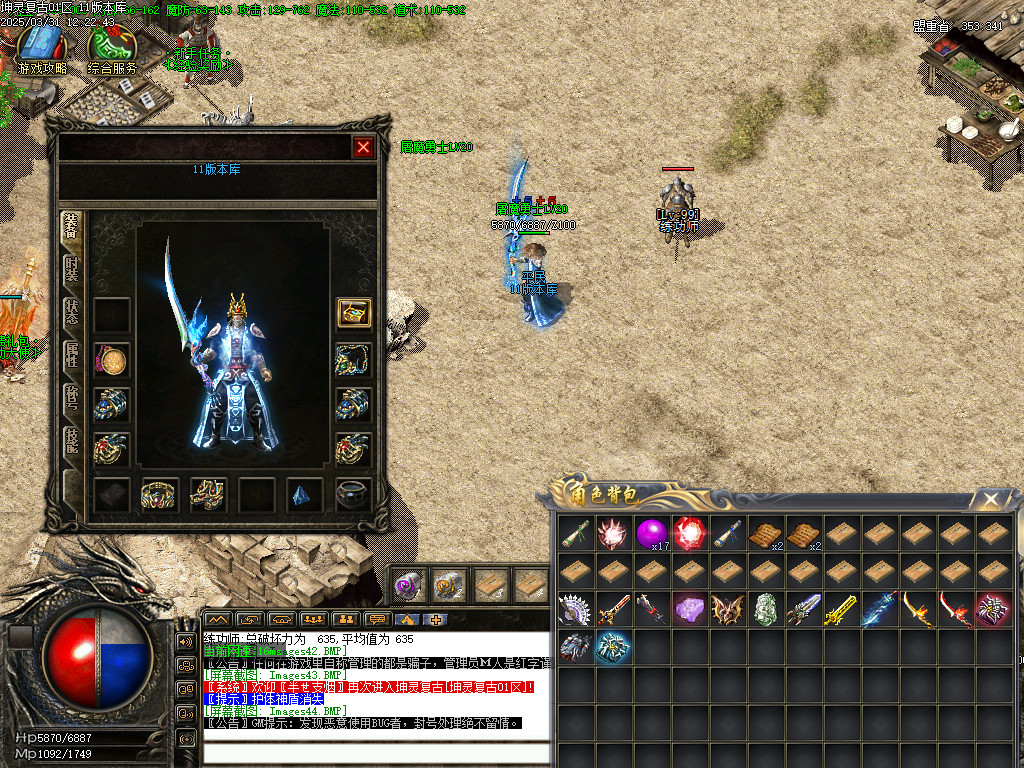Click the chat text input box
The width and height of the screenshot is (1024, 768).
click(376, 752)
